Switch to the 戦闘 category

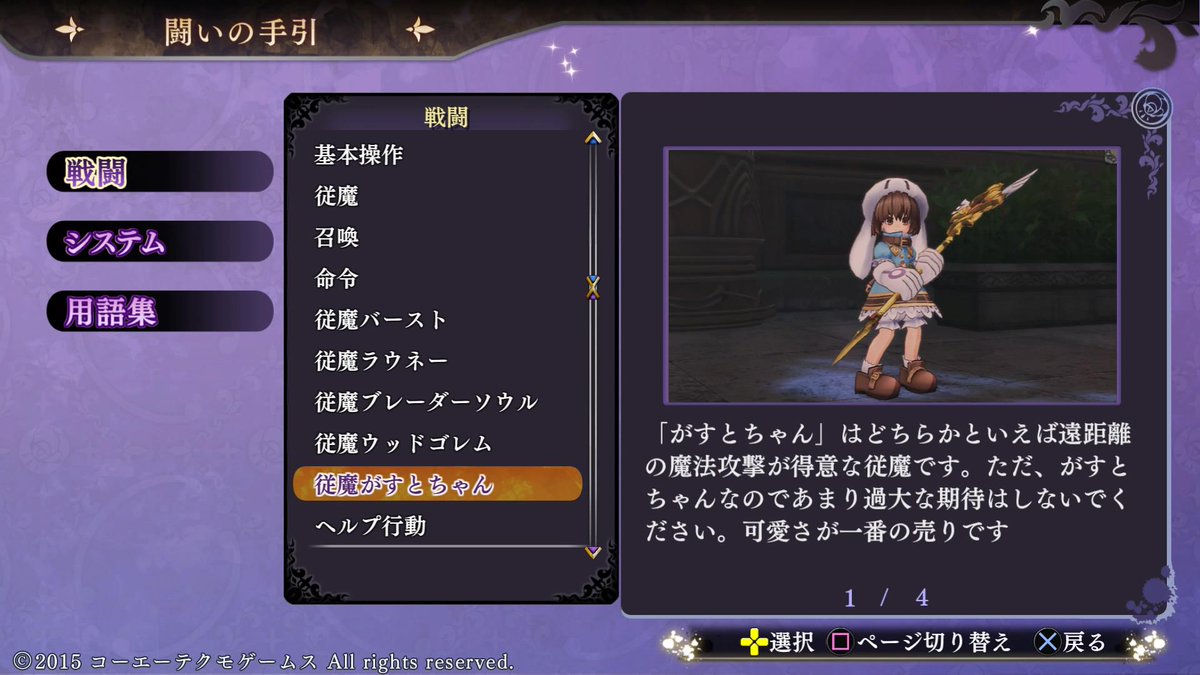(158, 173)
